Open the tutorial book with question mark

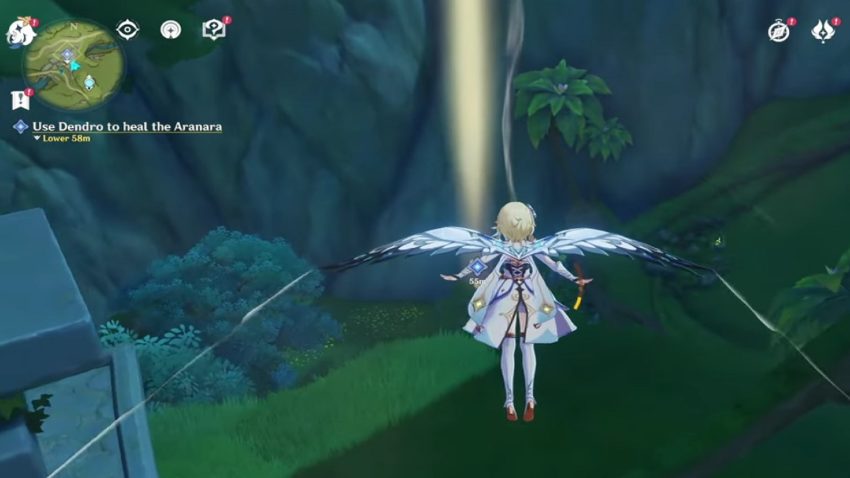click(x=214, y=30)
